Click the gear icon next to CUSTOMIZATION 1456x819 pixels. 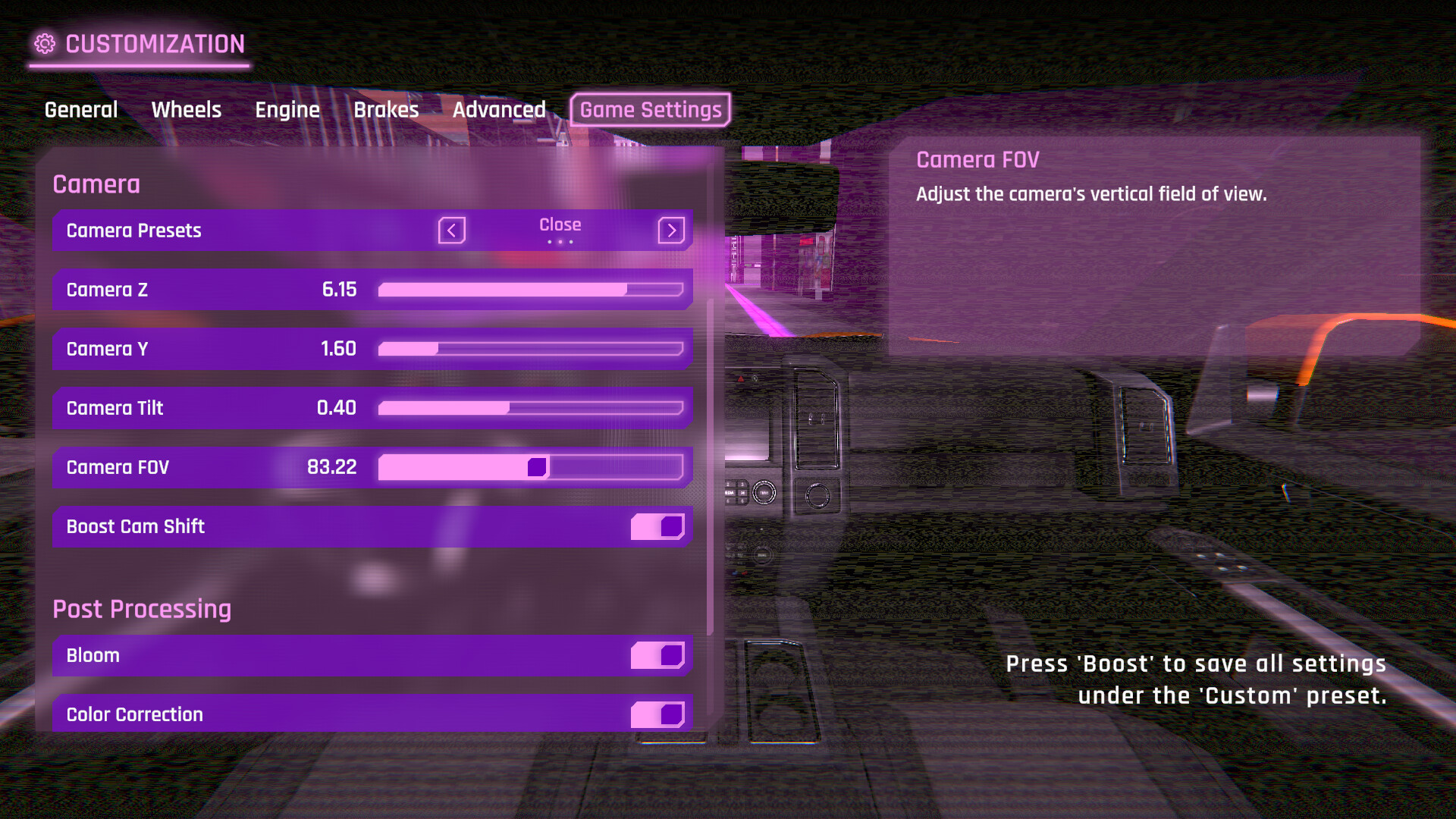[46, 43]
